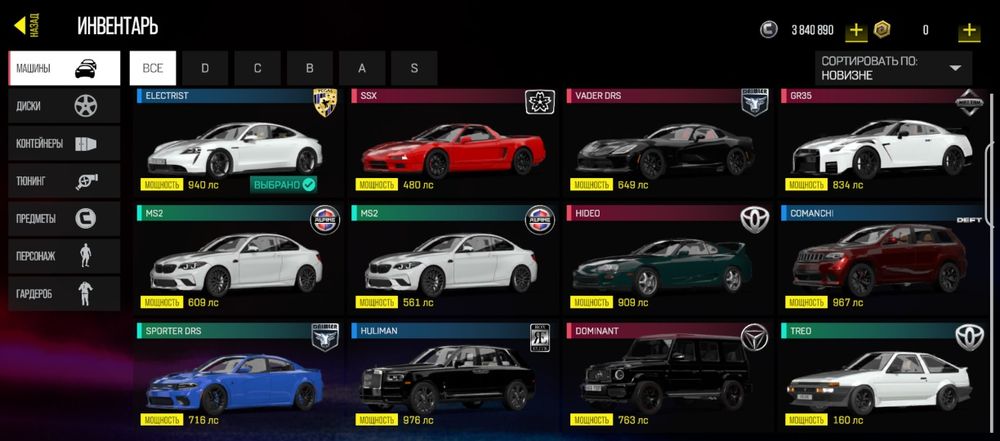
Task: Add more silver coins with plus button
Action: click(856, 30)
